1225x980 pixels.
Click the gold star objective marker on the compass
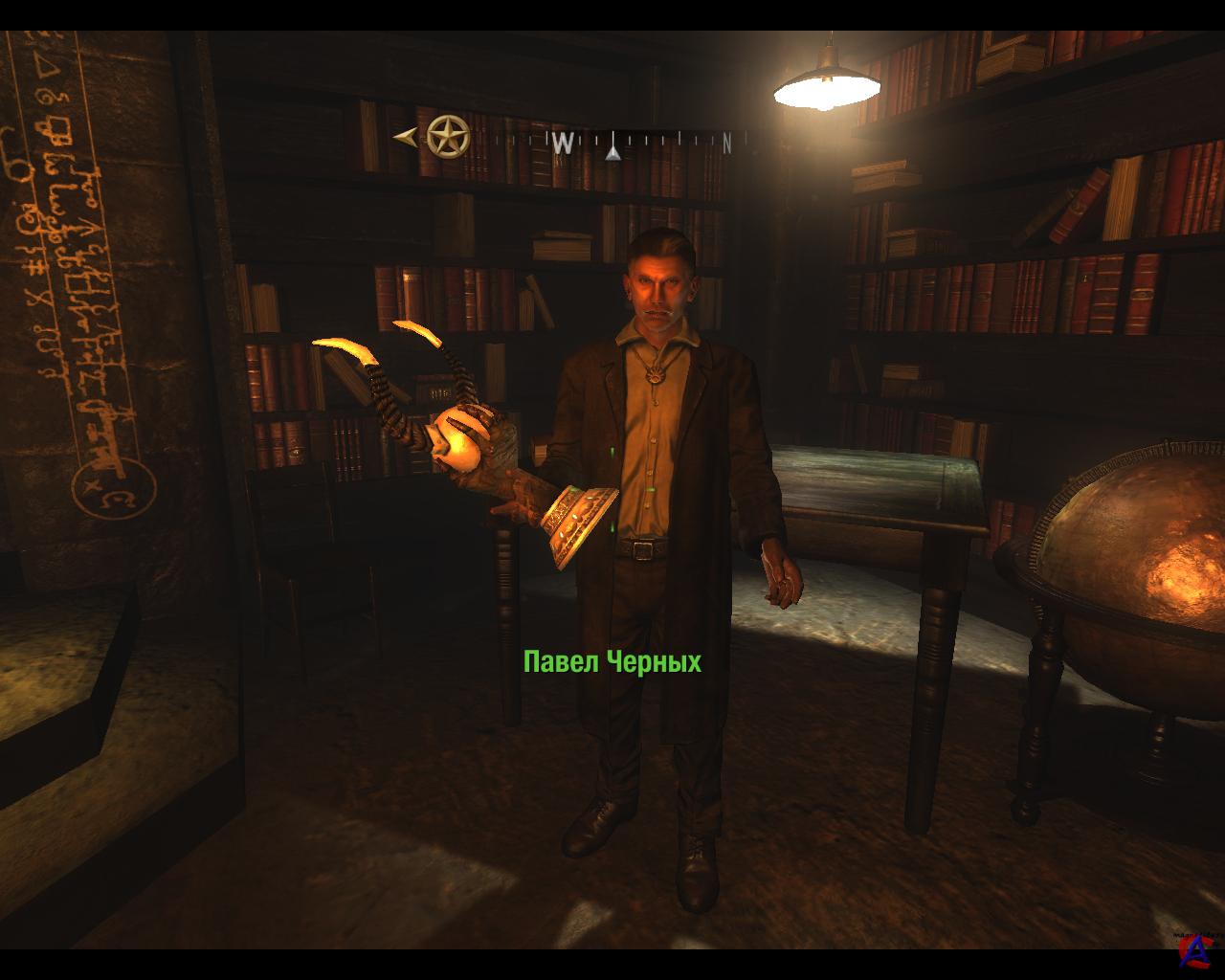pyautogui.click(x=448, y=137)
